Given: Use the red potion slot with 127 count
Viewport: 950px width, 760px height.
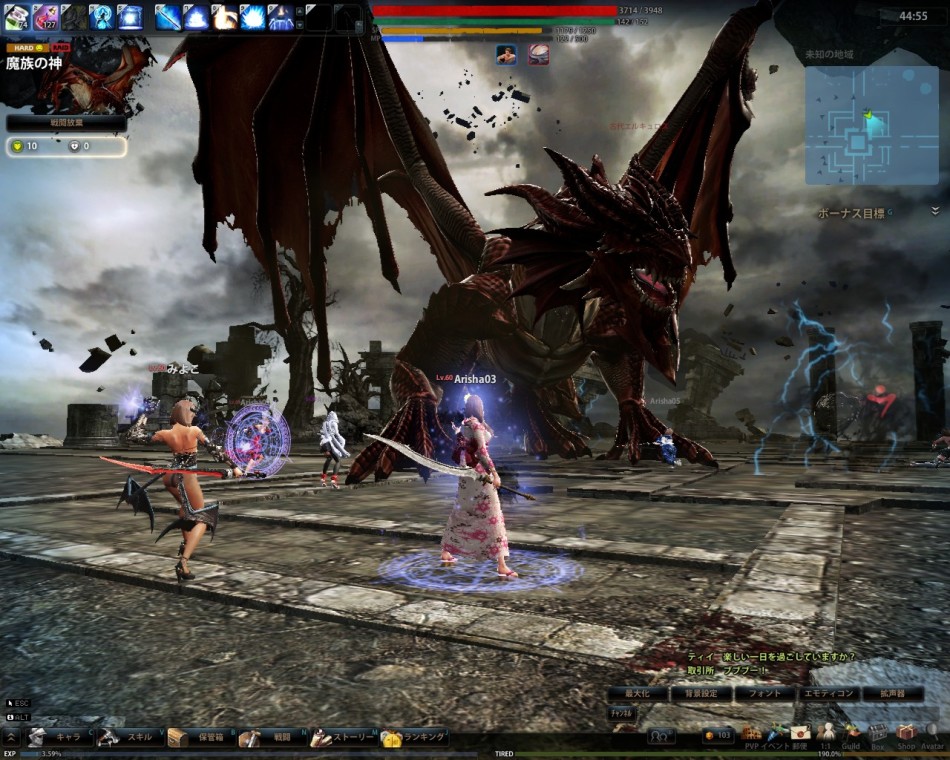Looking at the screenshot, I should pyautogui.click(x=45, y=16).
